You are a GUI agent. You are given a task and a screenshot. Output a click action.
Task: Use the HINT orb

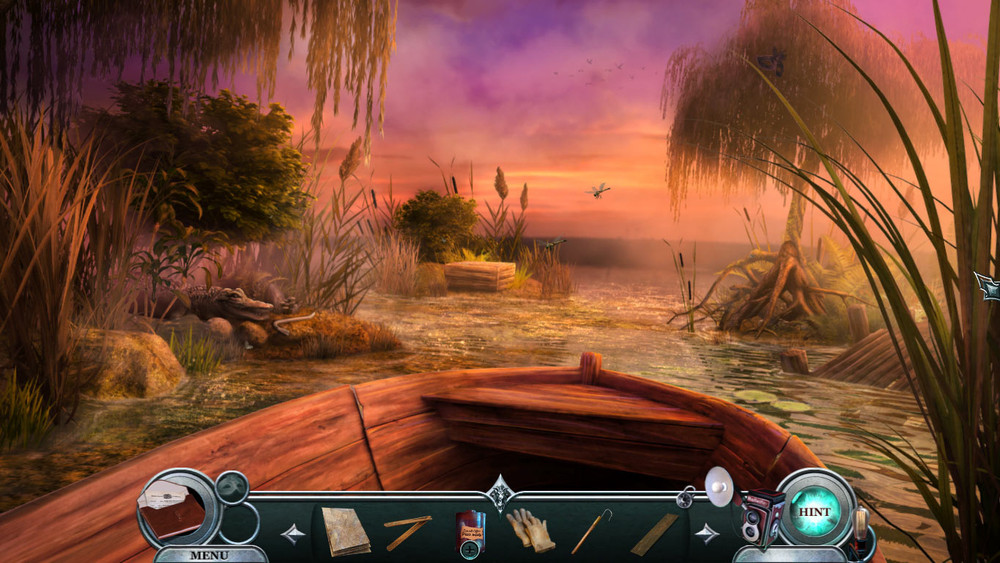(815, 511)
